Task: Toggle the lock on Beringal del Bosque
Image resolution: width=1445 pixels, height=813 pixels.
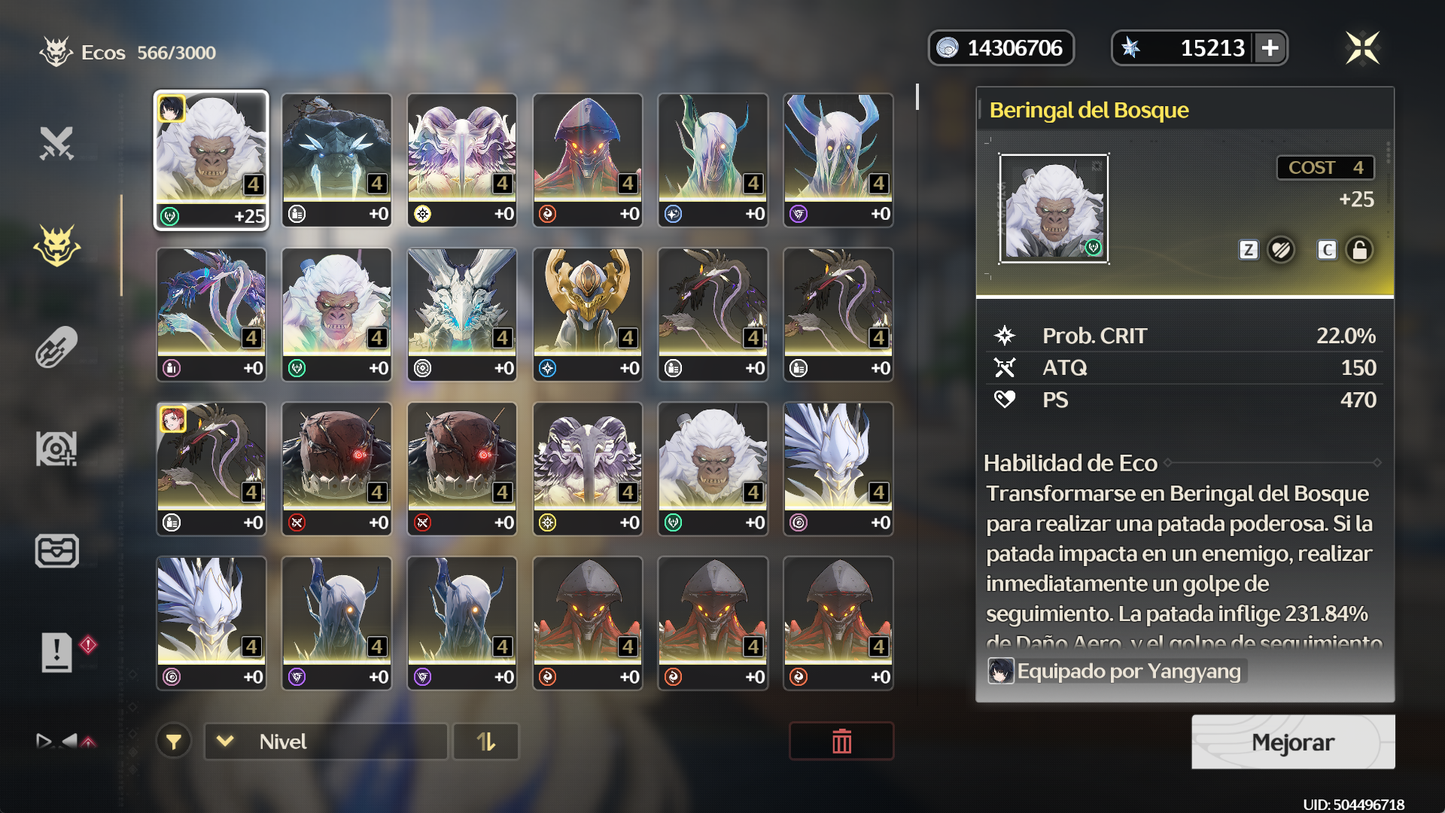Action: [1358, 250]
